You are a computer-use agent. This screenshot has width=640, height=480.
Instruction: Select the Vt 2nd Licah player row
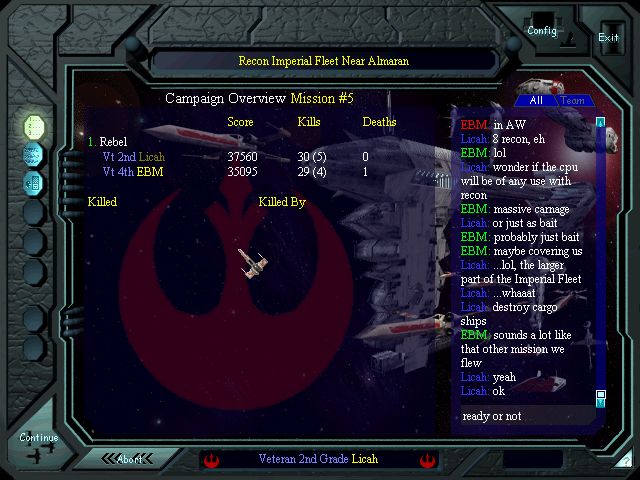point(134,157)
